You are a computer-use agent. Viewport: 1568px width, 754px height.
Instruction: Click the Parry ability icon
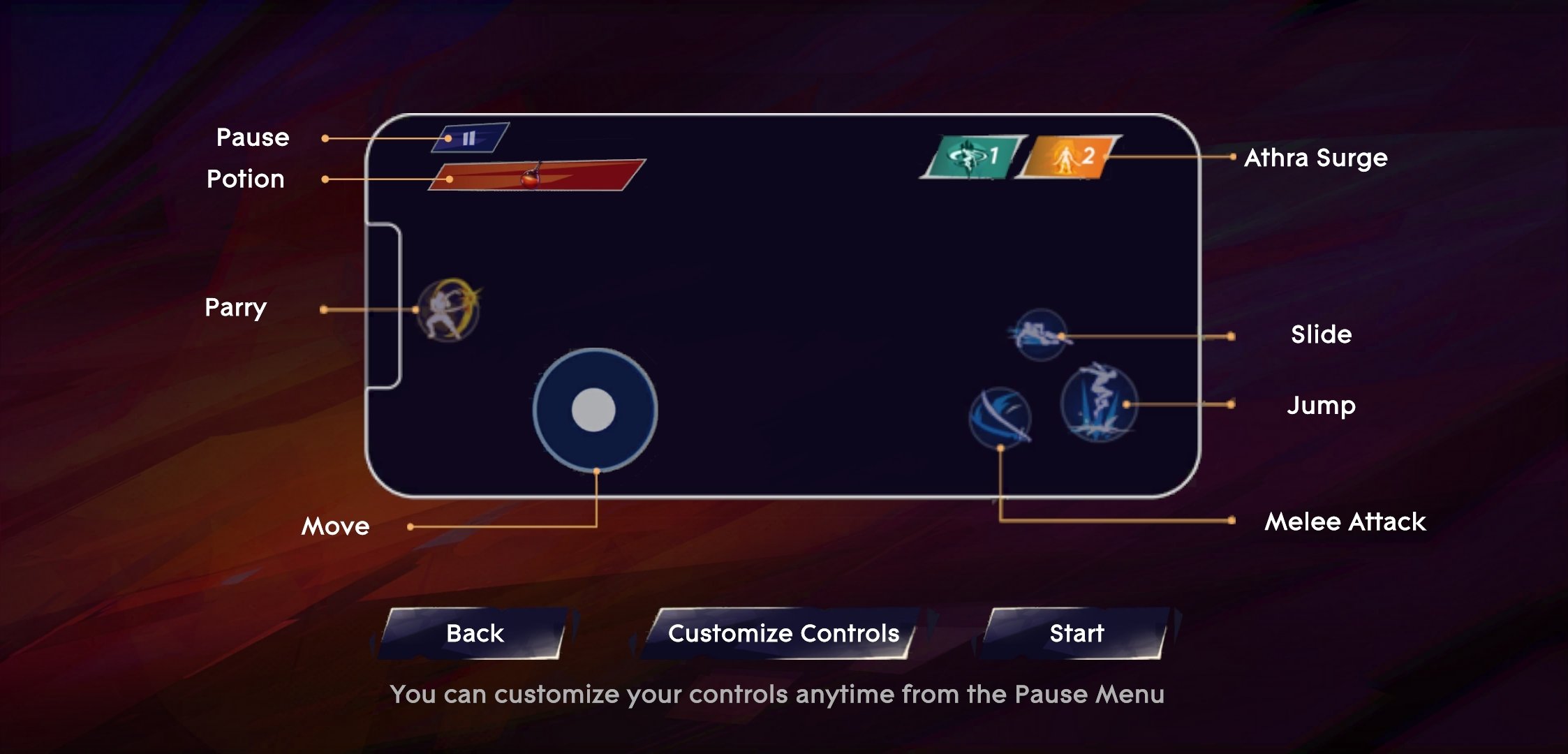tap(449, 309)
